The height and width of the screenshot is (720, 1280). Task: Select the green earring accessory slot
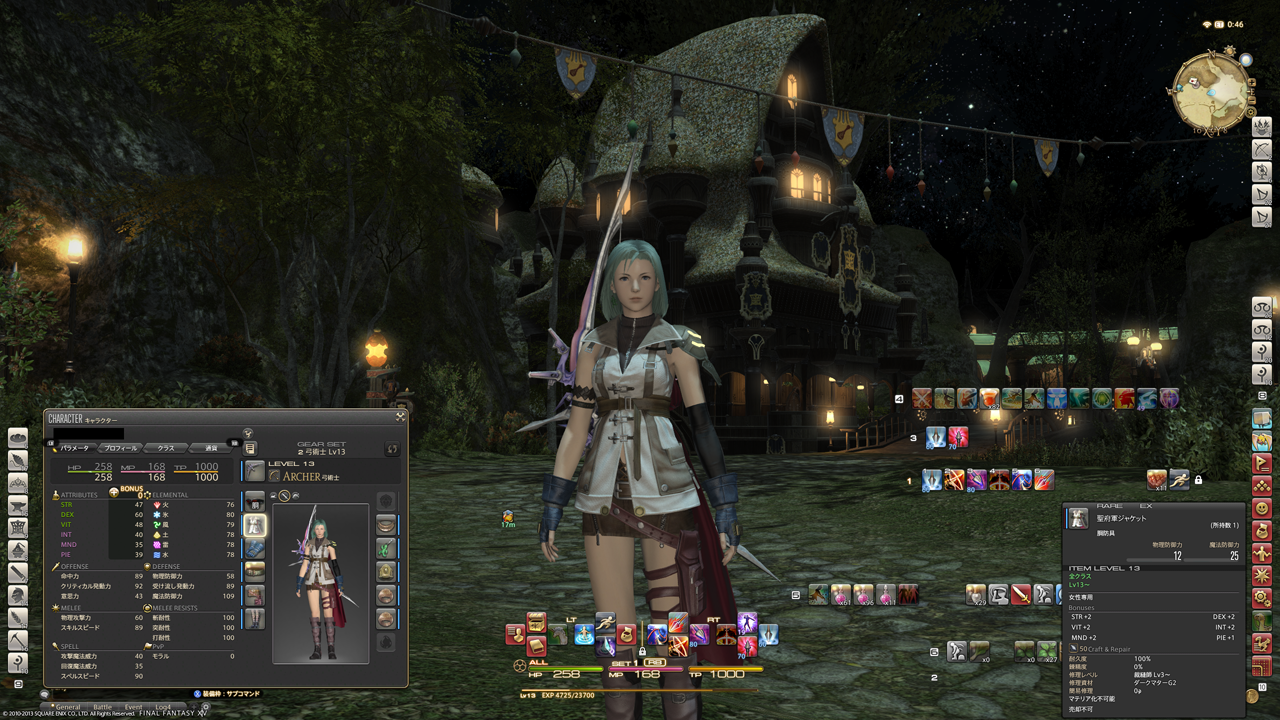[386, 548]
